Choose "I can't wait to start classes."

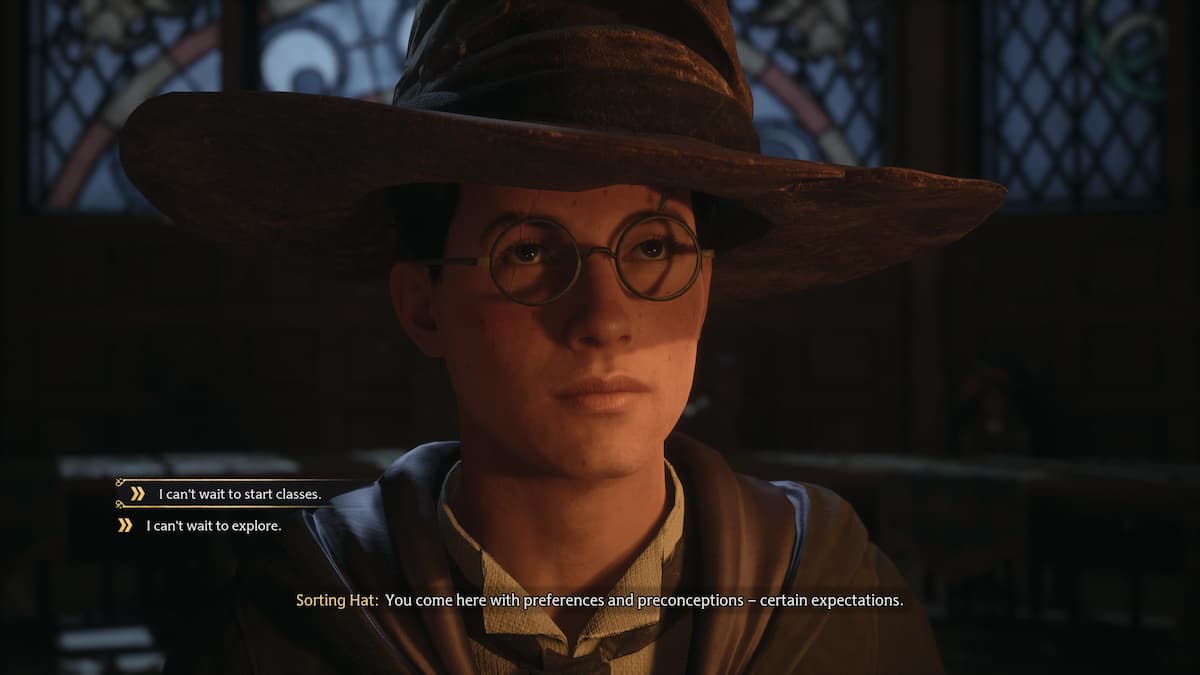[x=239, y=494]
